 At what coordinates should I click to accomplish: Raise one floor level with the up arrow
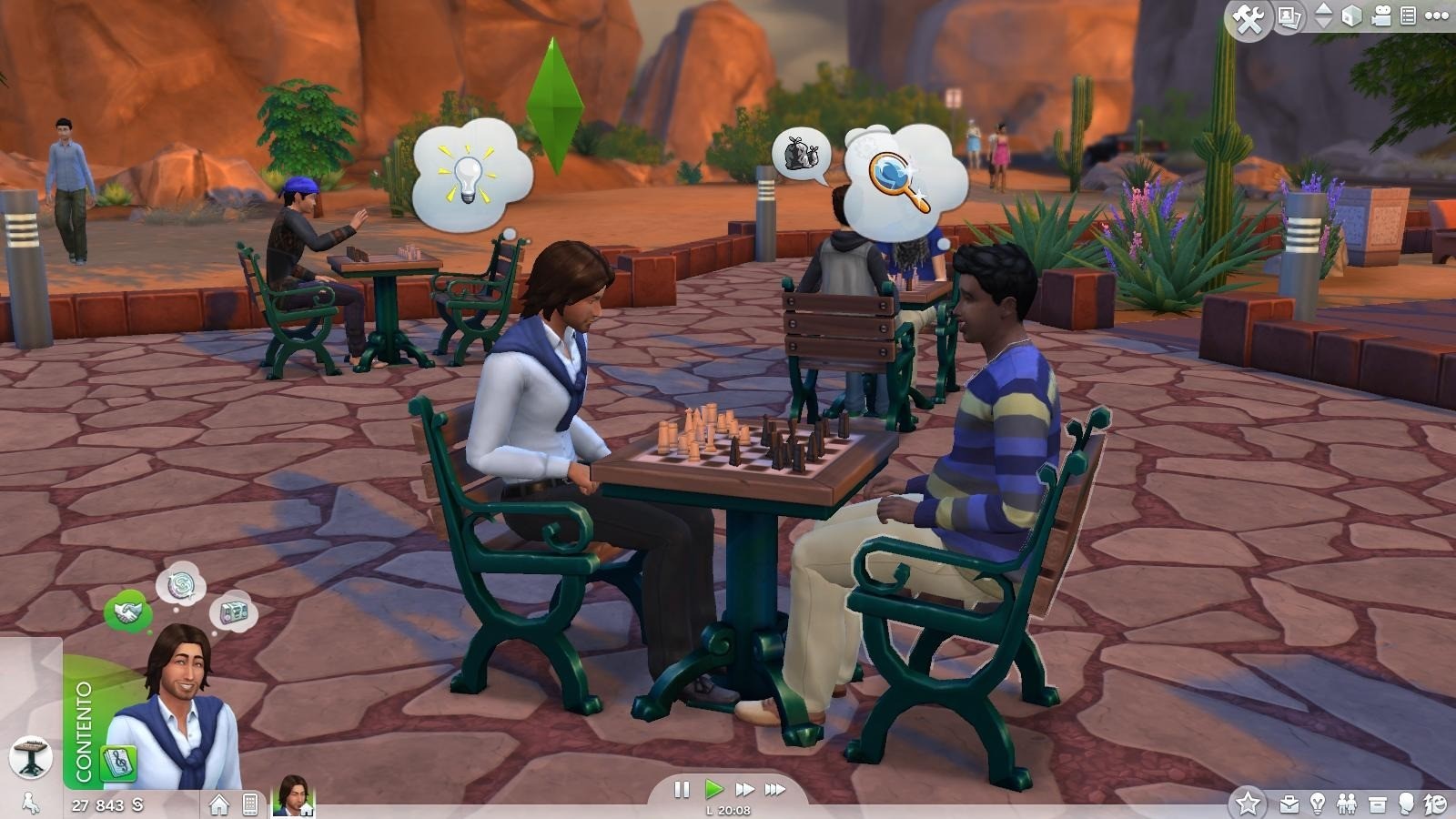pos(1322,9)
